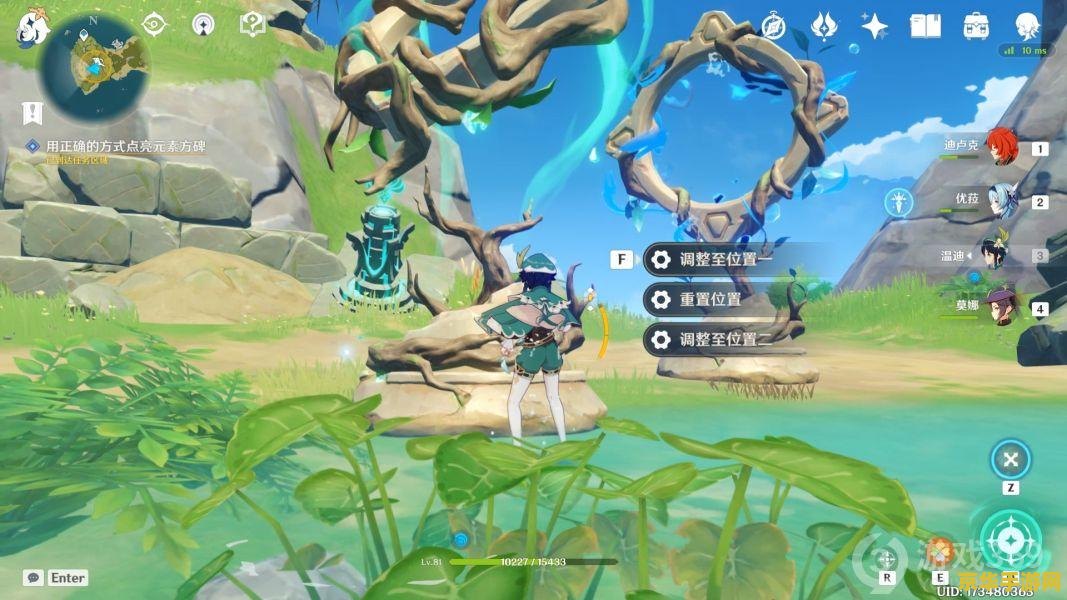
Task: Click the round X gadget button
Action: [x=1011, y=460]
